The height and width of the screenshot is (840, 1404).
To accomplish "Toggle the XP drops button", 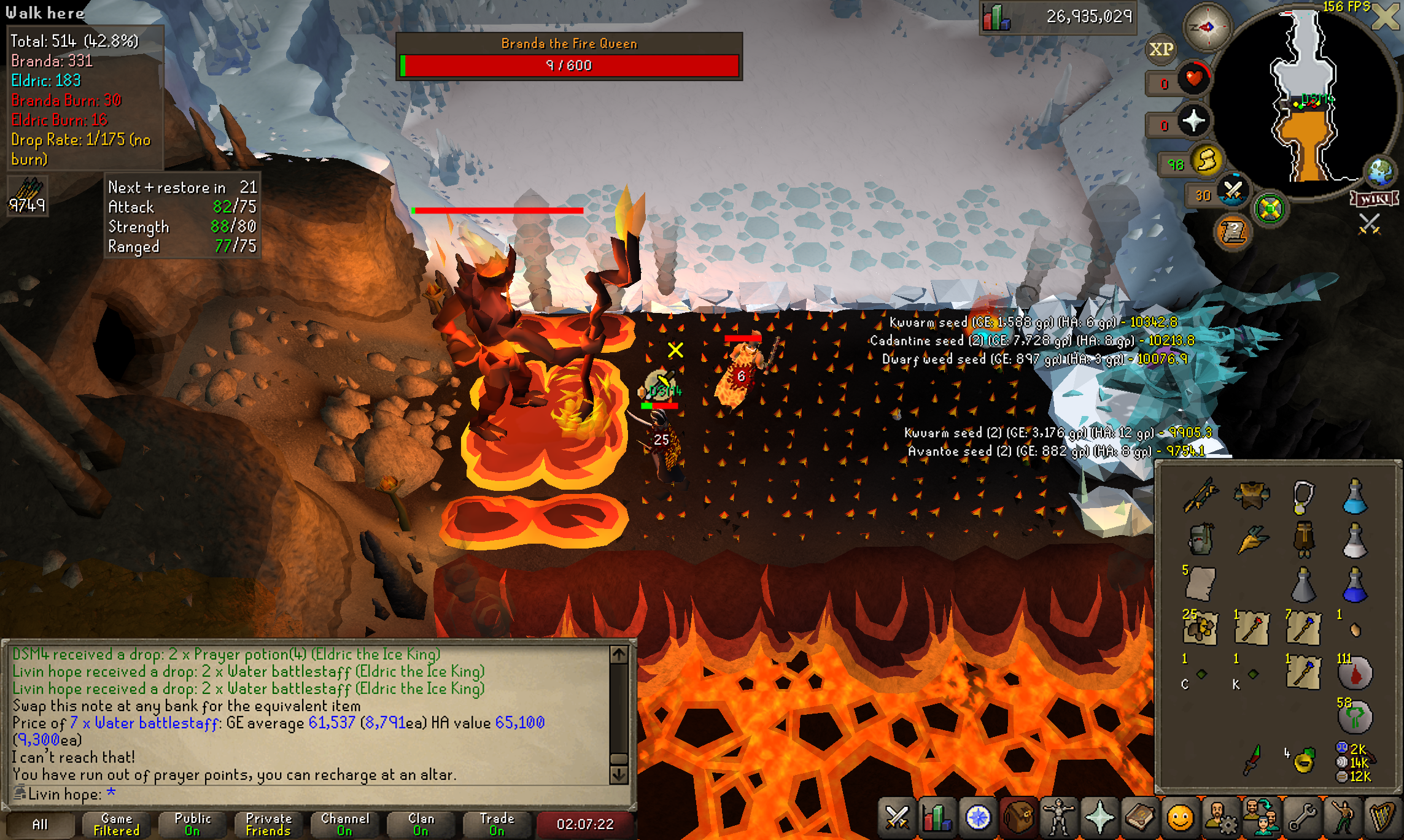I will [x=1161, y=49].
